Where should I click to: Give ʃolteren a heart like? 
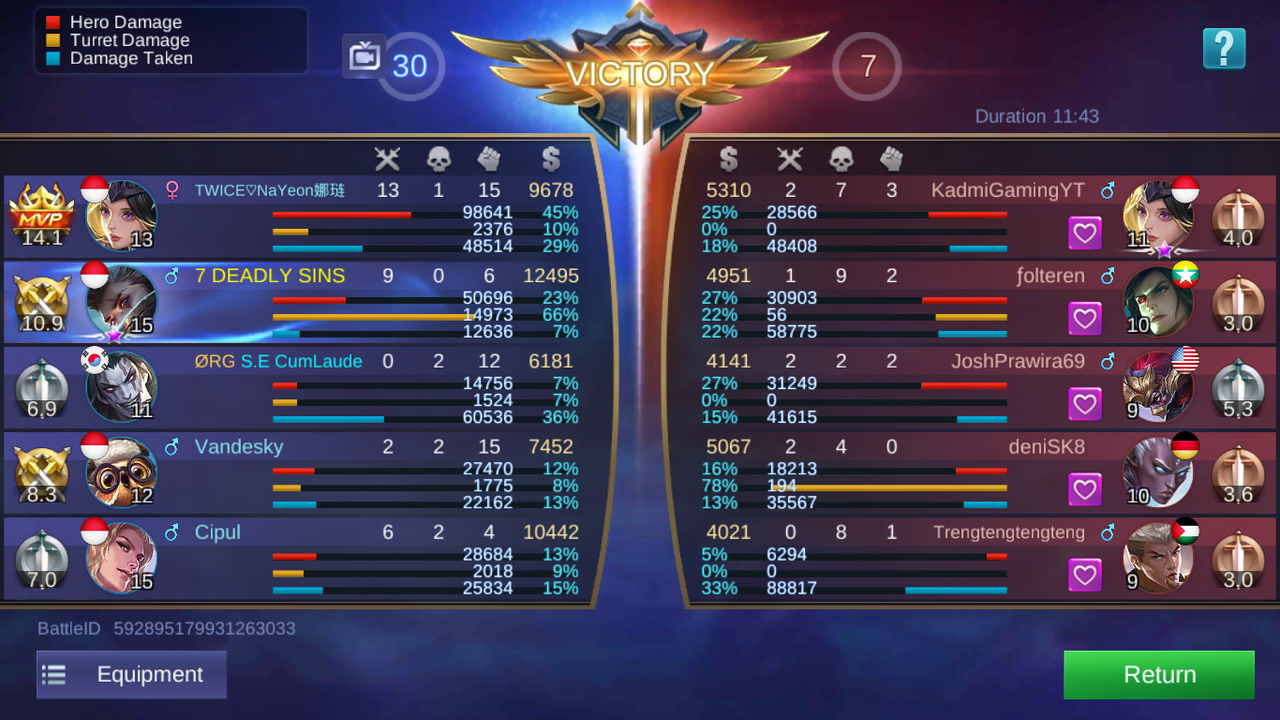coord(1085,319)
